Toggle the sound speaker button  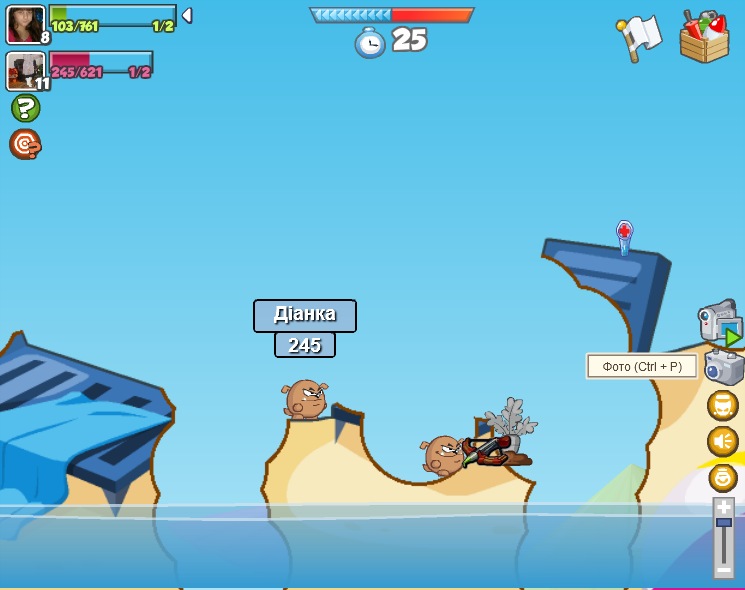pyautogui.click(x=722, y=441)
